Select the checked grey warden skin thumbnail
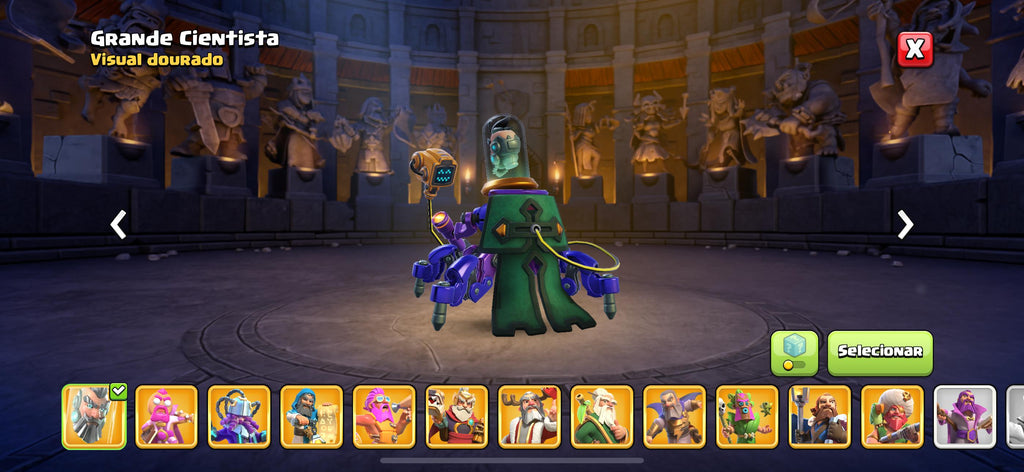Image resolution: width=1024 pixels, height=472 pixels. click(94, 416)
